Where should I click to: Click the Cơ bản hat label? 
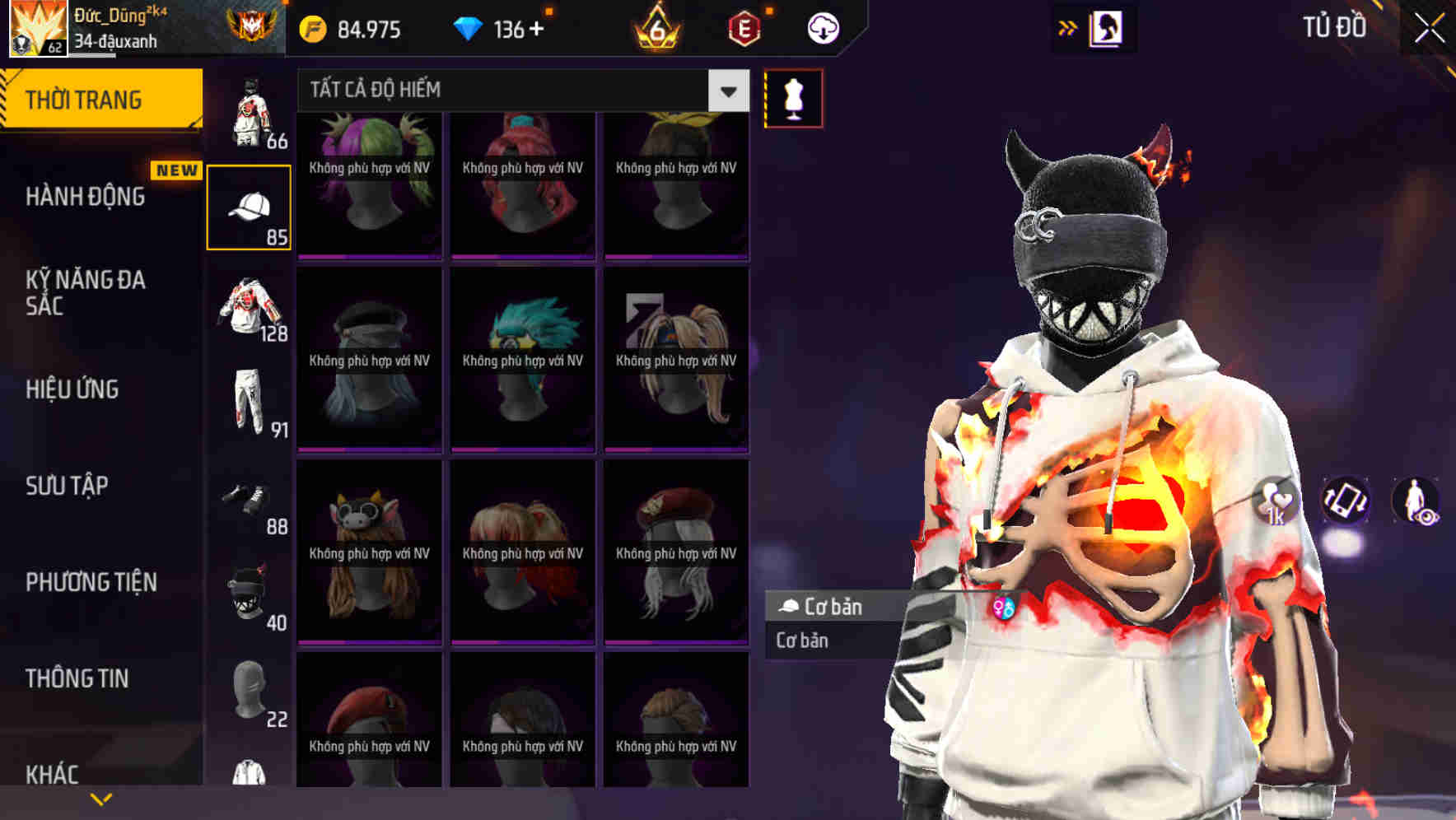(x=832, y=608)
